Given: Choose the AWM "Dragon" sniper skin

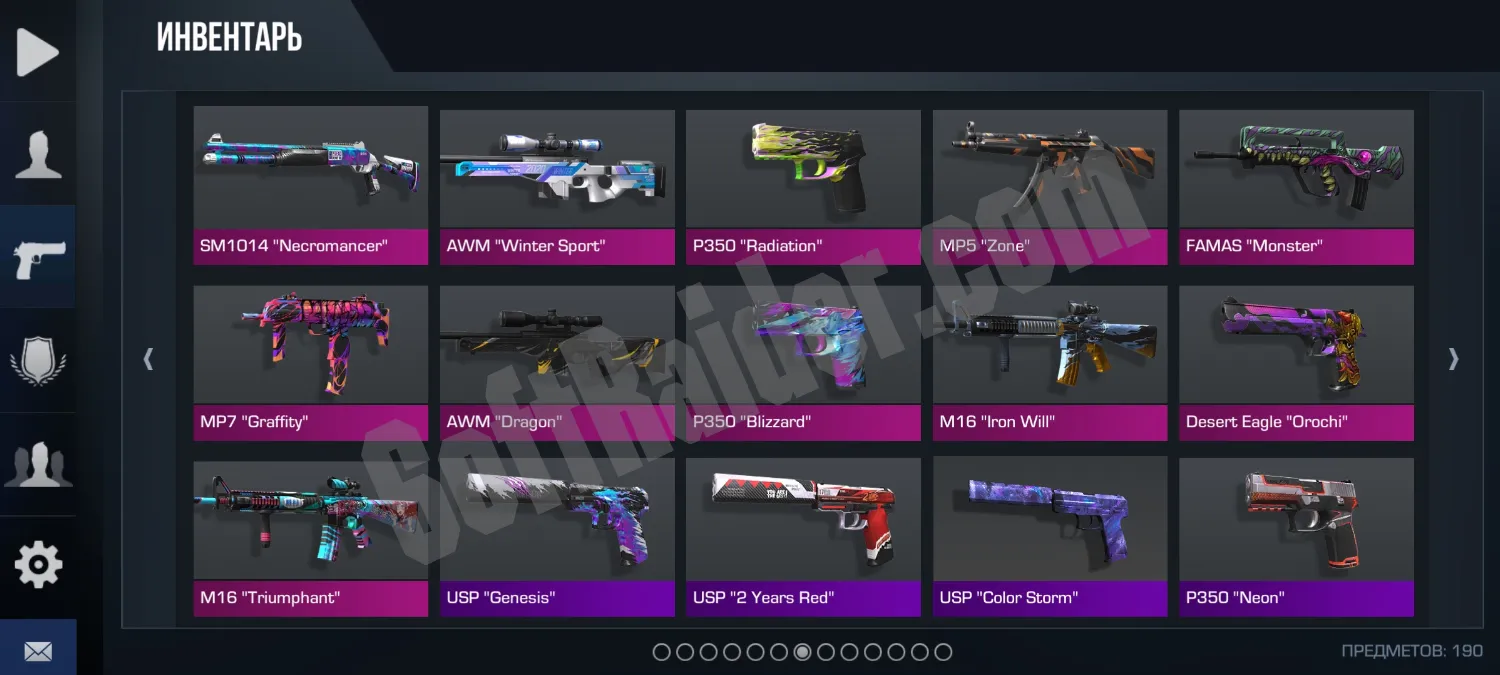Looking at the screenshot, I should pyautogui.click(x=557, y=362).
